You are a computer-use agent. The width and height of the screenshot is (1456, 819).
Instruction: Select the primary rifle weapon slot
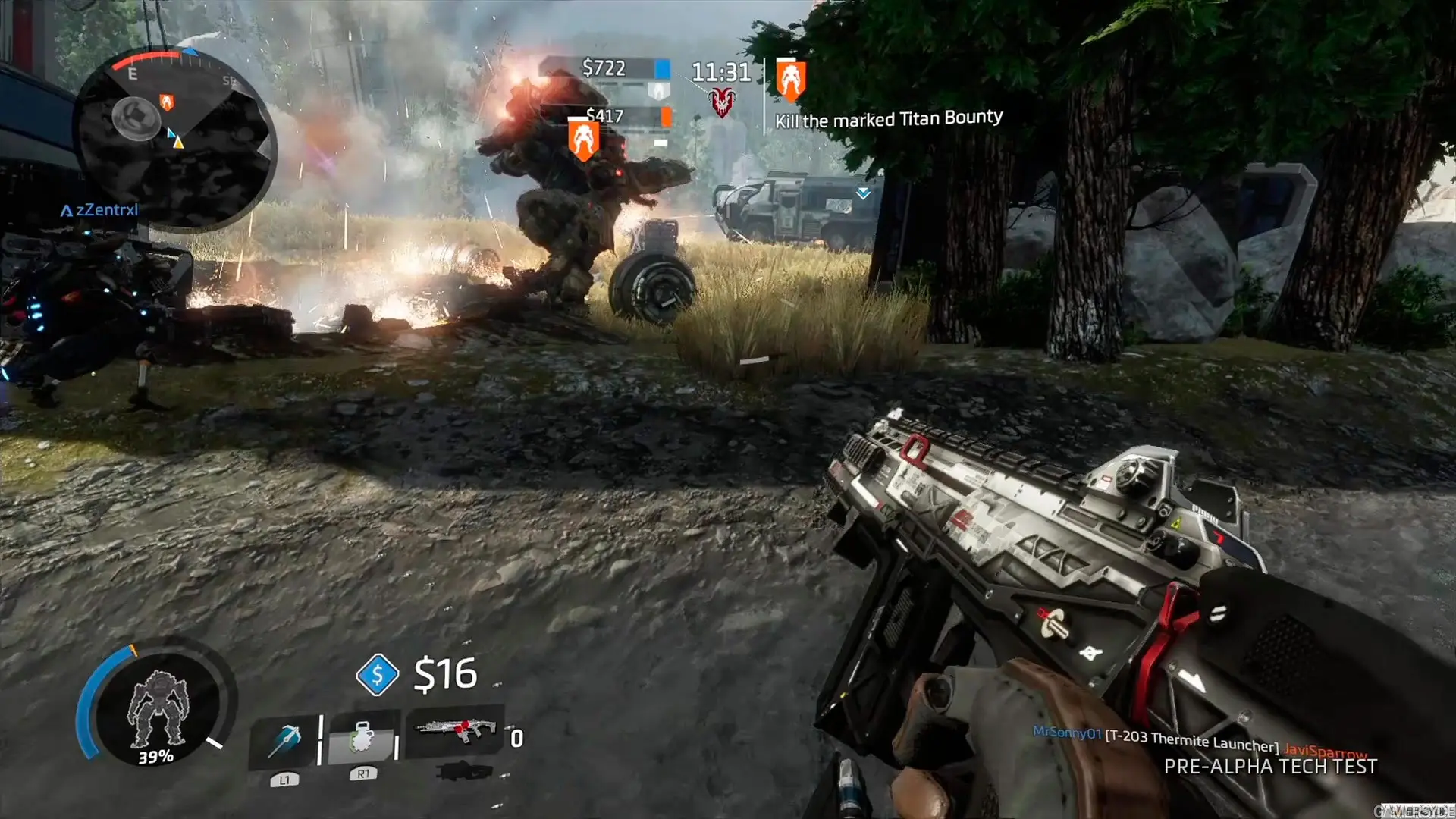pyautogui.click(x=455, y=731)
